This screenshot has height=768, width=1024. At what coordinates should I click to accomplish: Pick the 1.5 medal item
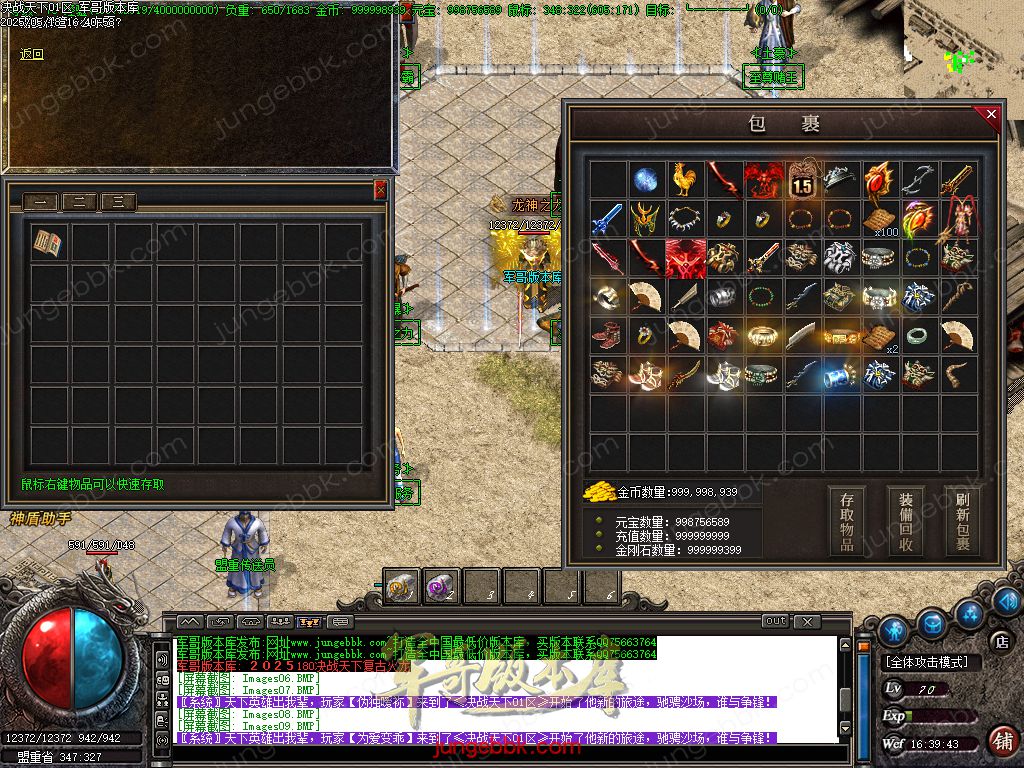tap(802, 181)
